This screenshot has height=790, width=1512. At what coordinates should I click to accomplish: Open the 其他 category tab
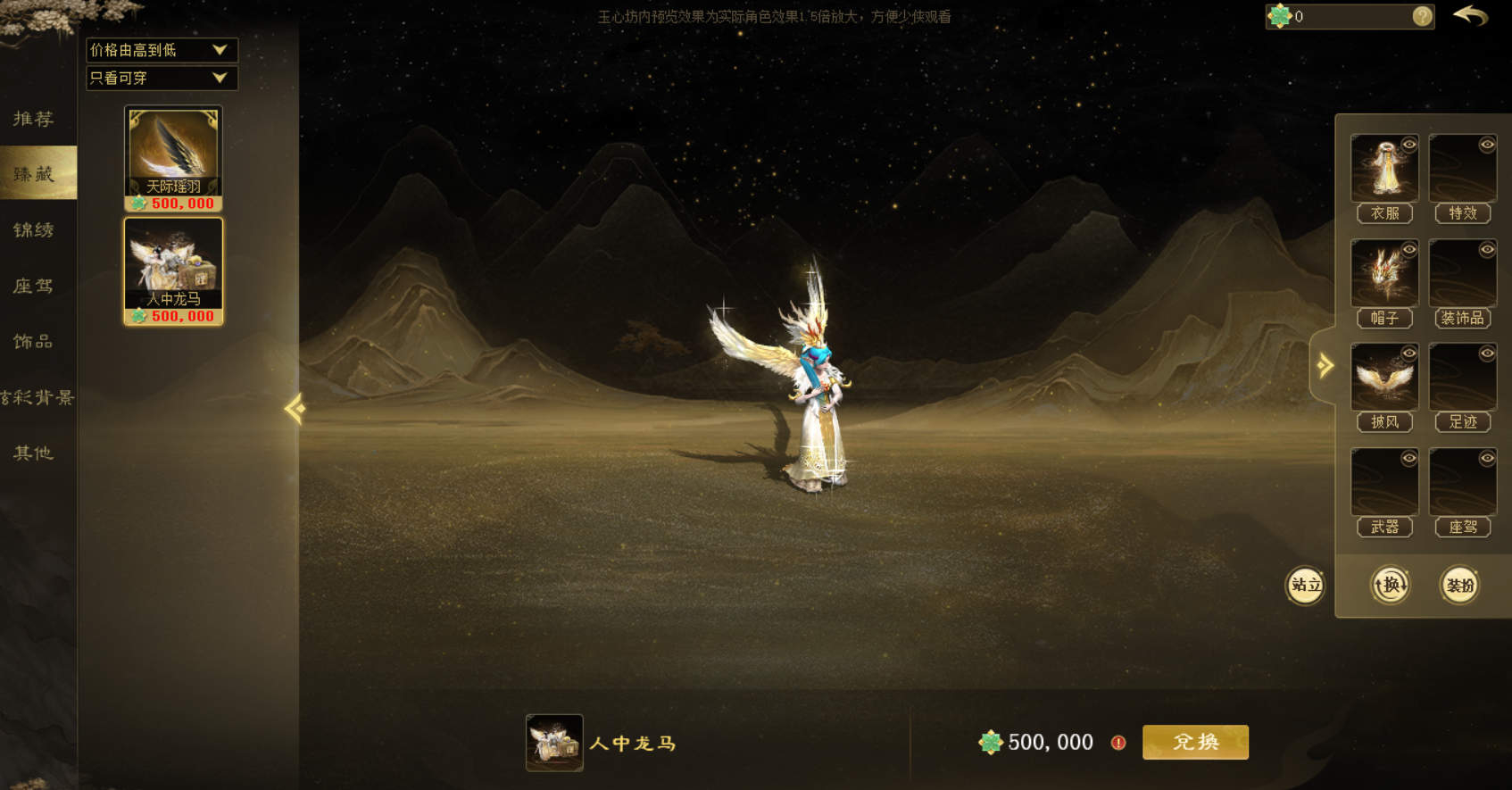pos(34,453)
